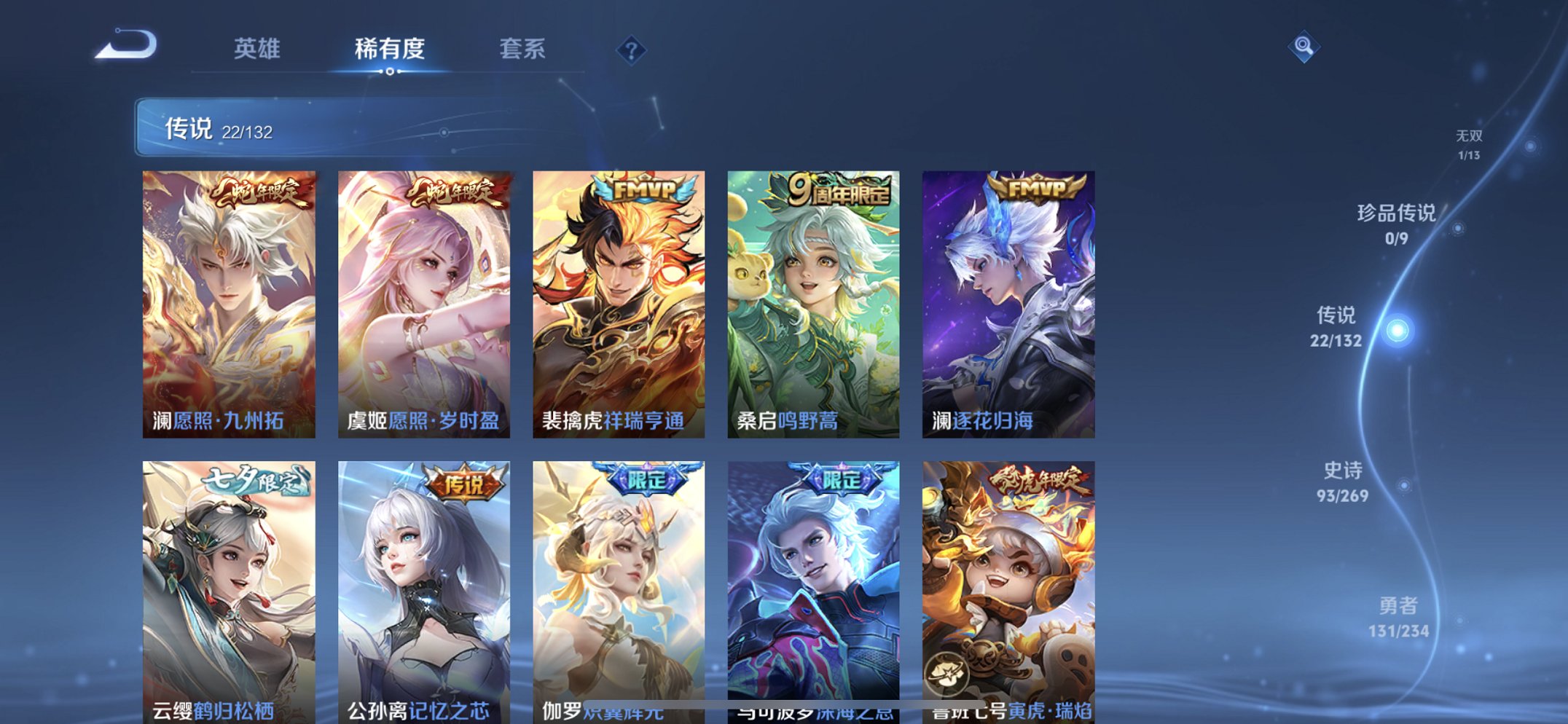Open the help question mark icon
Image resolution: width=1568 pixels, height=724 pixels.
coord(632,50)
